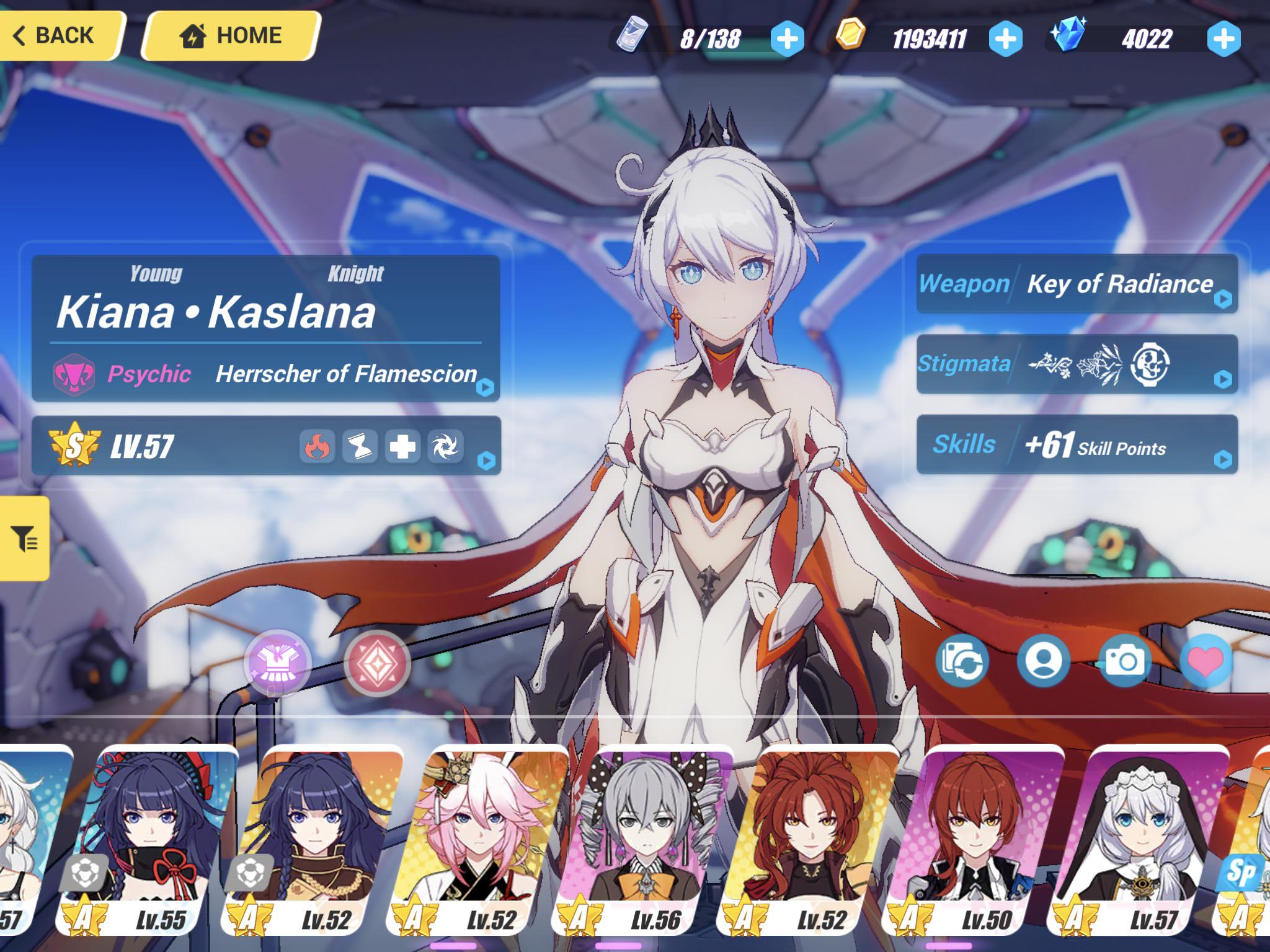Check stamina 8/138 progress display
The image size is (1270, 952).
[x=711, y=38]
